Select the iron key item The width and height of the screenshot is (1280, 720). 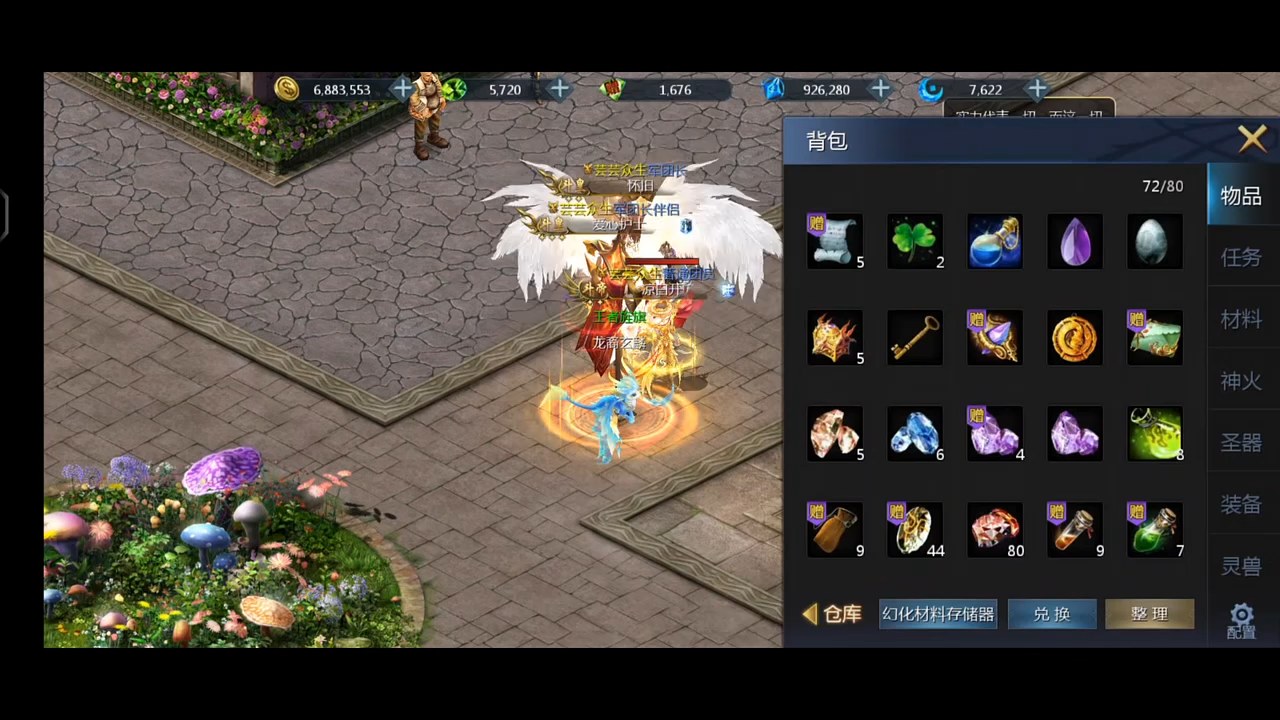pyautogui.click(x=914, y=338)
